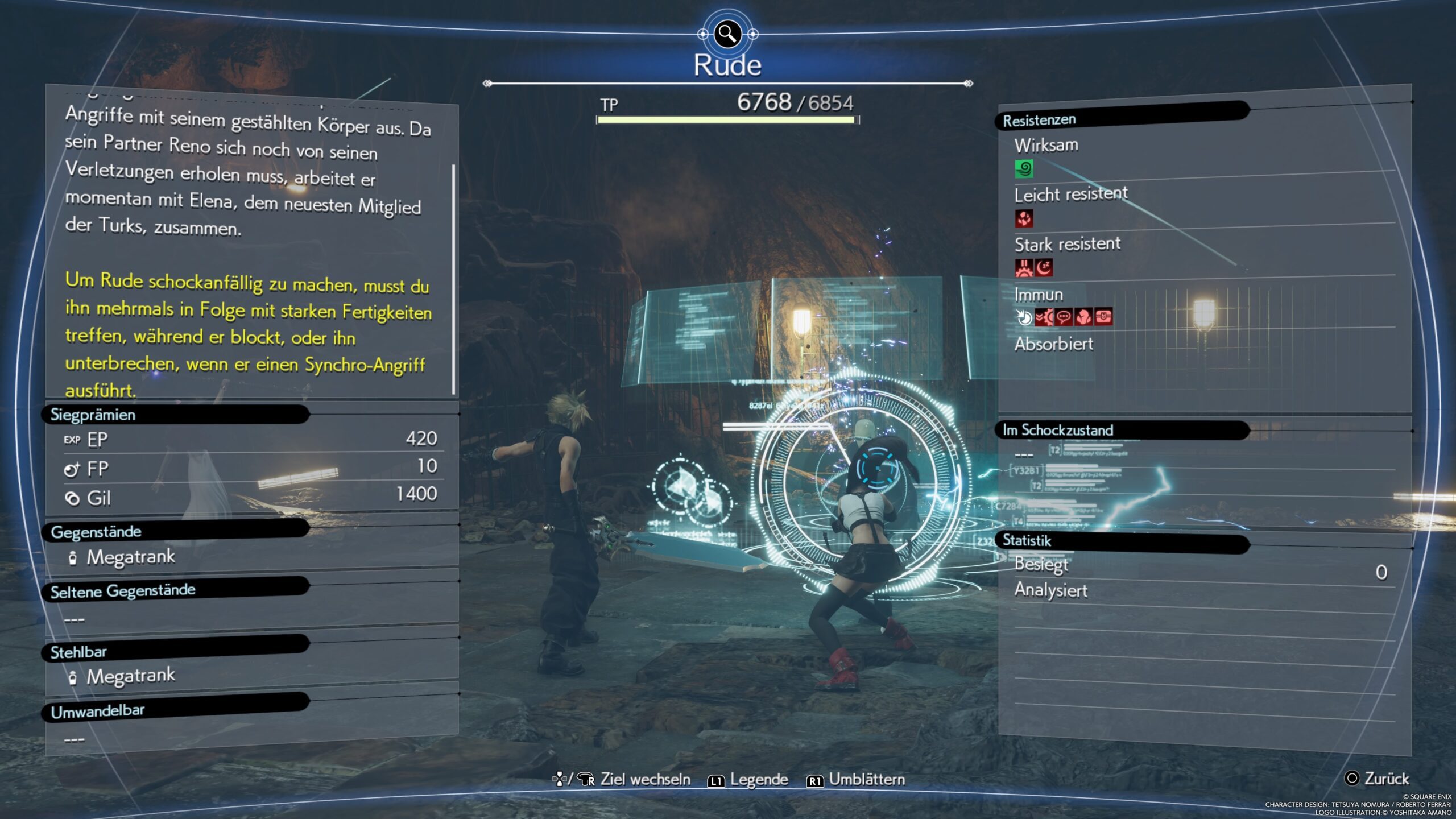This screenshot has height=819, width=1456.
Task: Choose Umblättern to turn the page
Action: click(x=856, y=780)
